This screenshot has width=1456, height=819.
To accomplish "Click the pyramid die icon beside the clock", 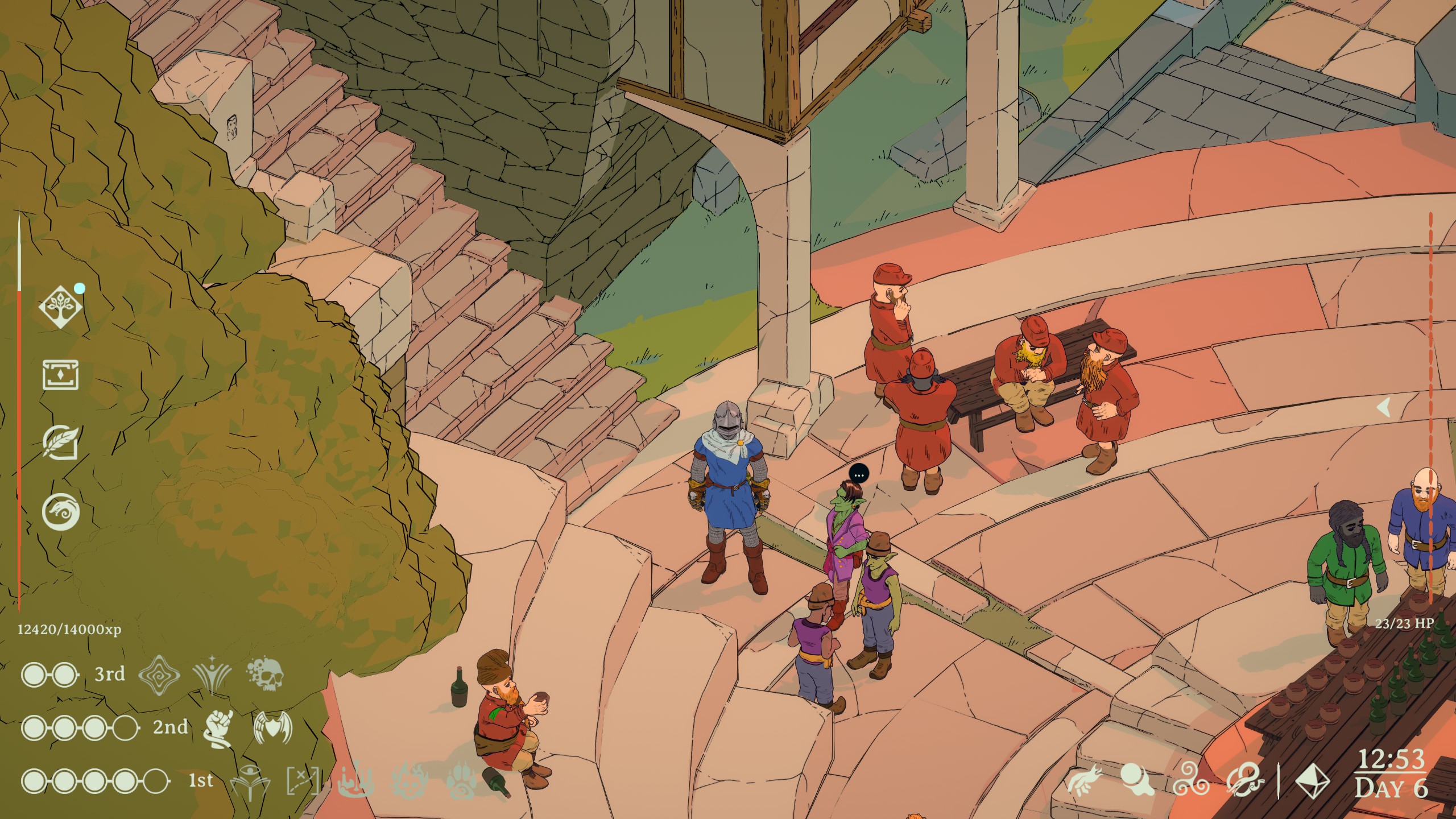I will (1314, 782).
